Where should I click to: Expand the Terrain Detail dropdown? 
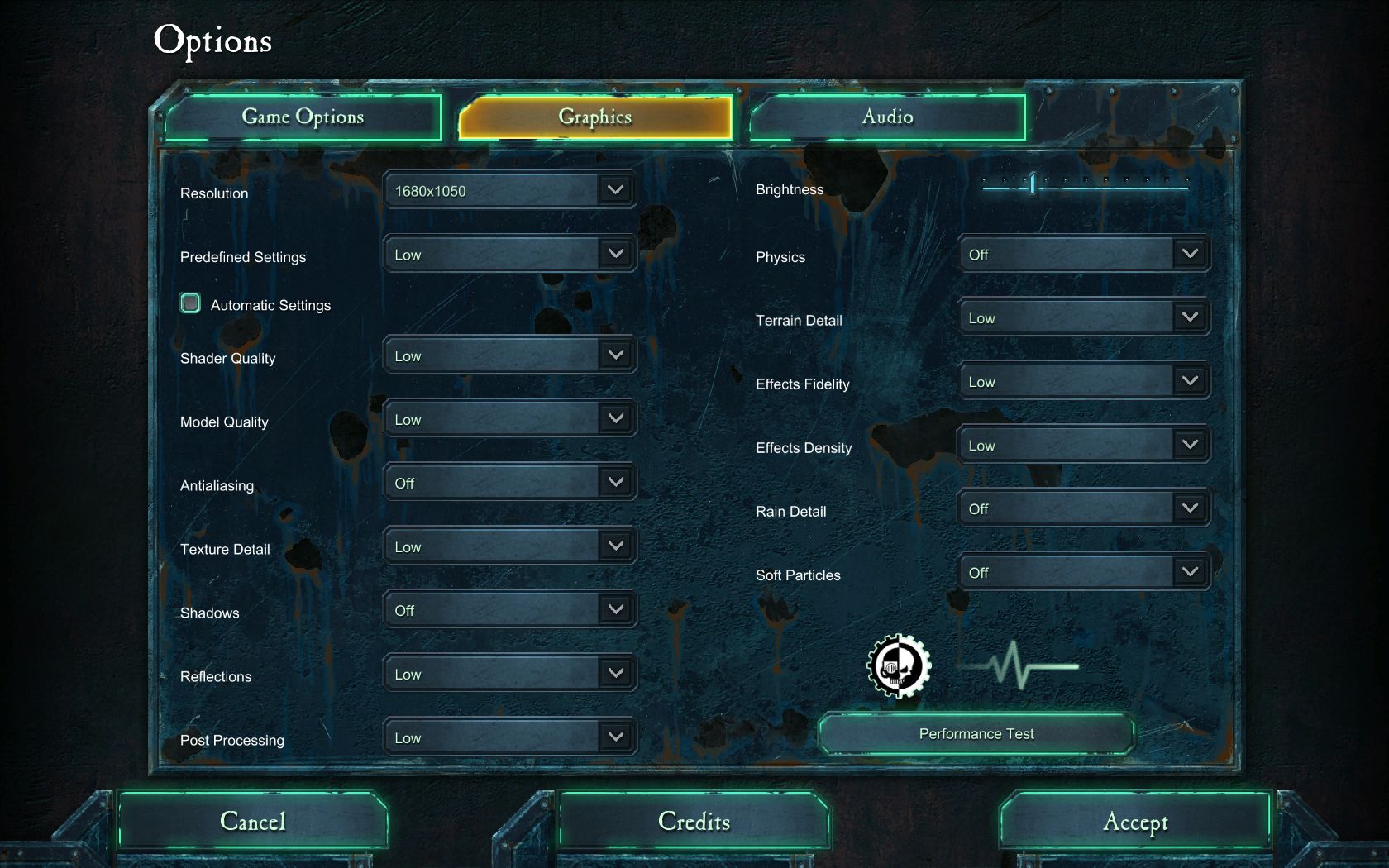coord(1083,318)
